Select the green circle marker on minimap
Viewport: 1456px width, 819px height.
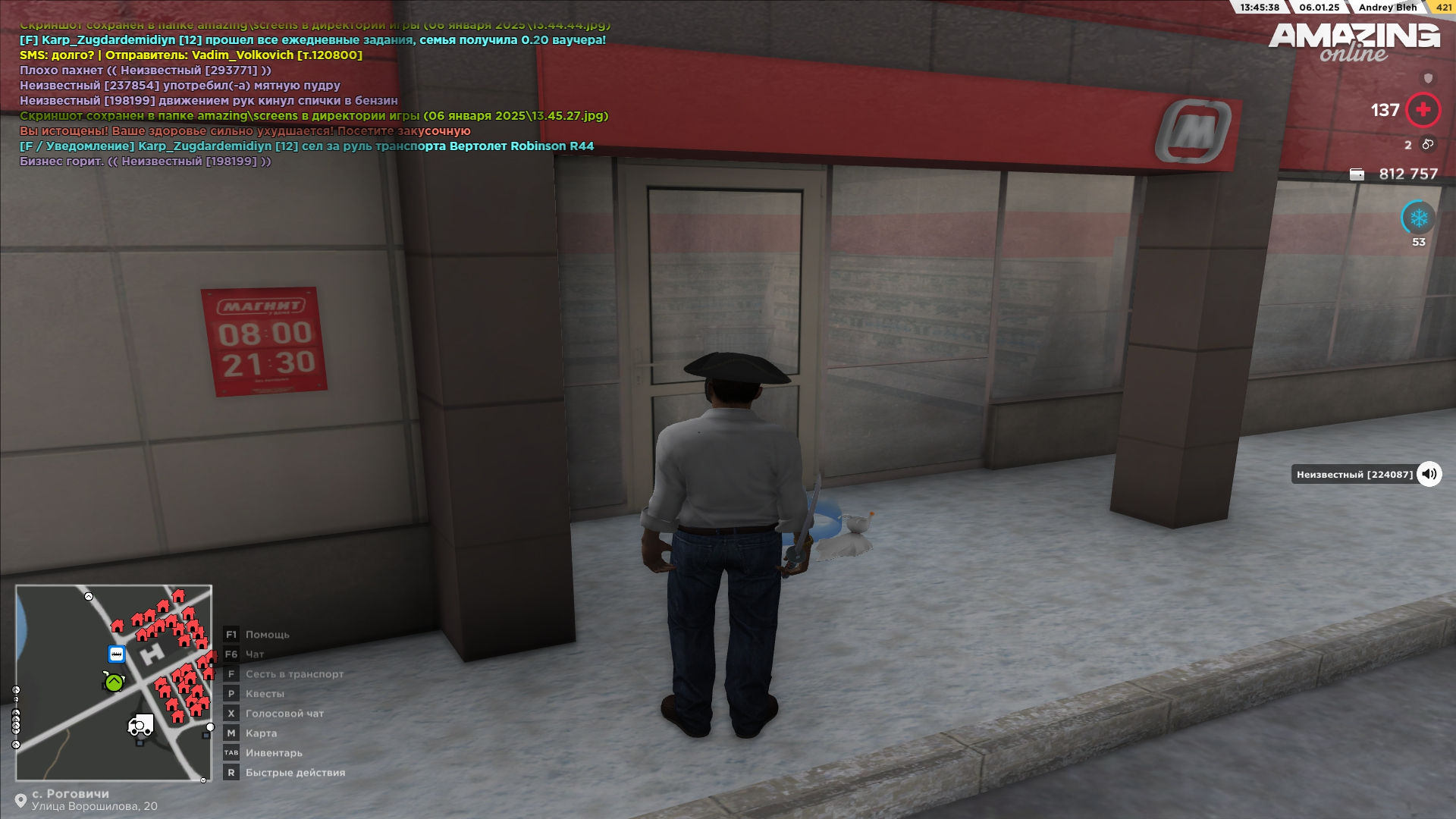[114, 682]
